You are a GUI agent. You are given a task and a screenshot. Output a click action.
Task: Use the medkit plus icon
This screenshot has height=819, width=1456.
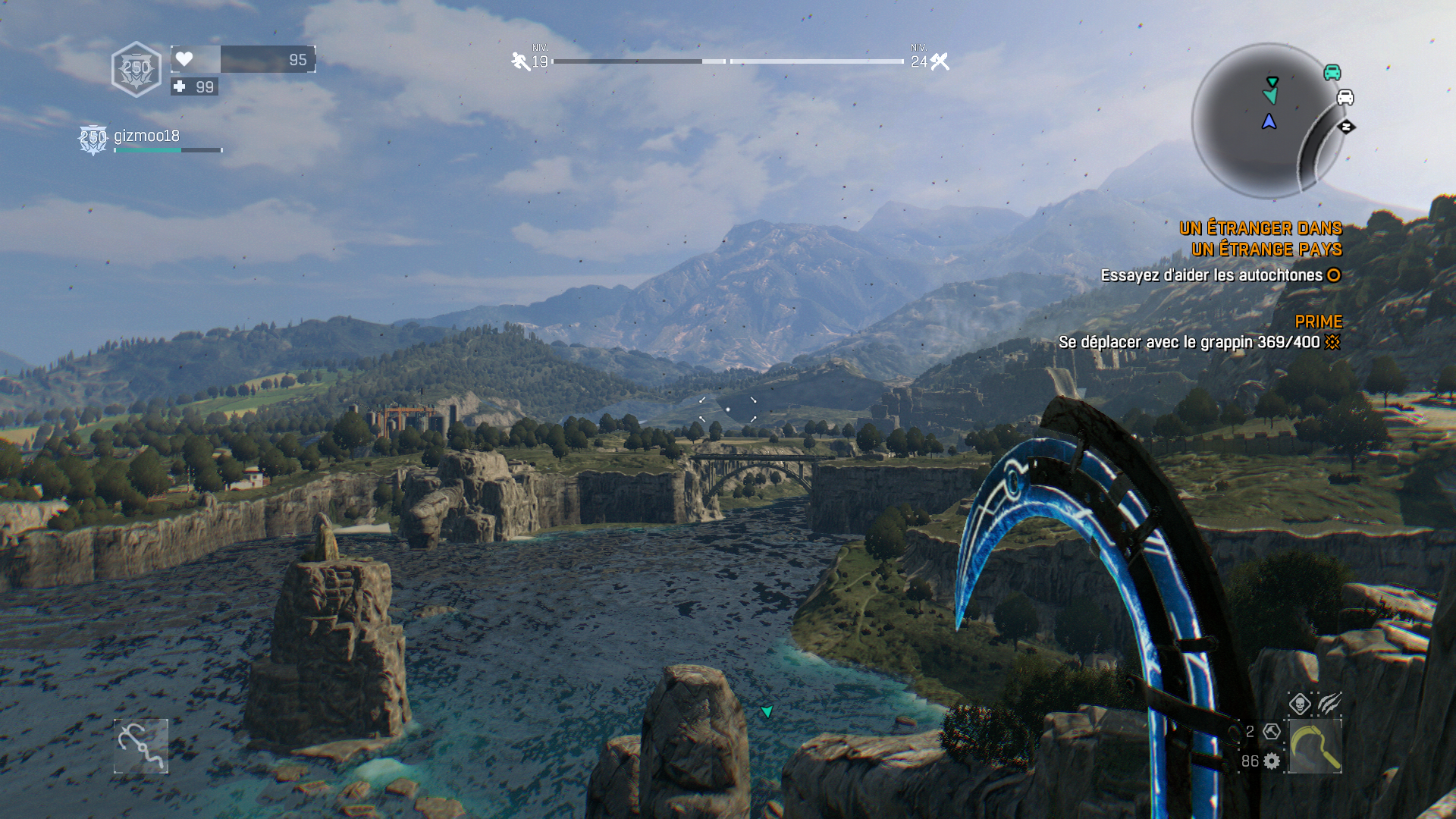tap(180, 86)
